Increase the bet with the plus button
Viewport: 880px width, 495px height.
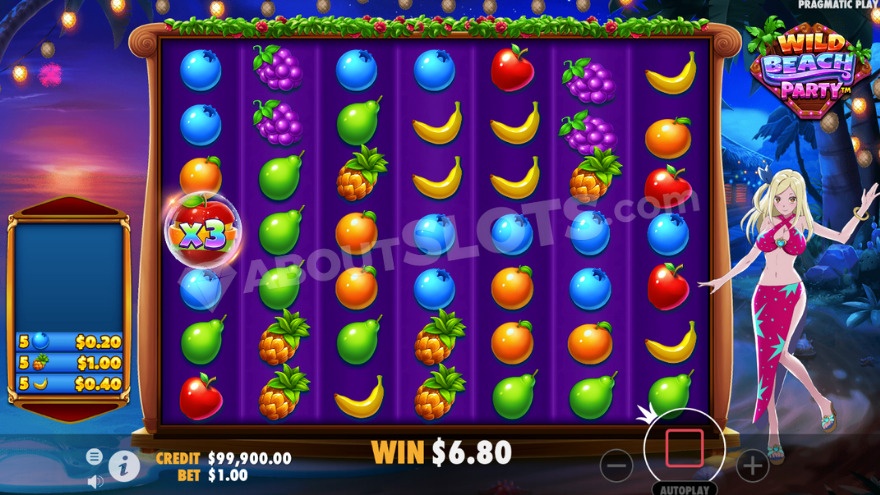point(752,465)
